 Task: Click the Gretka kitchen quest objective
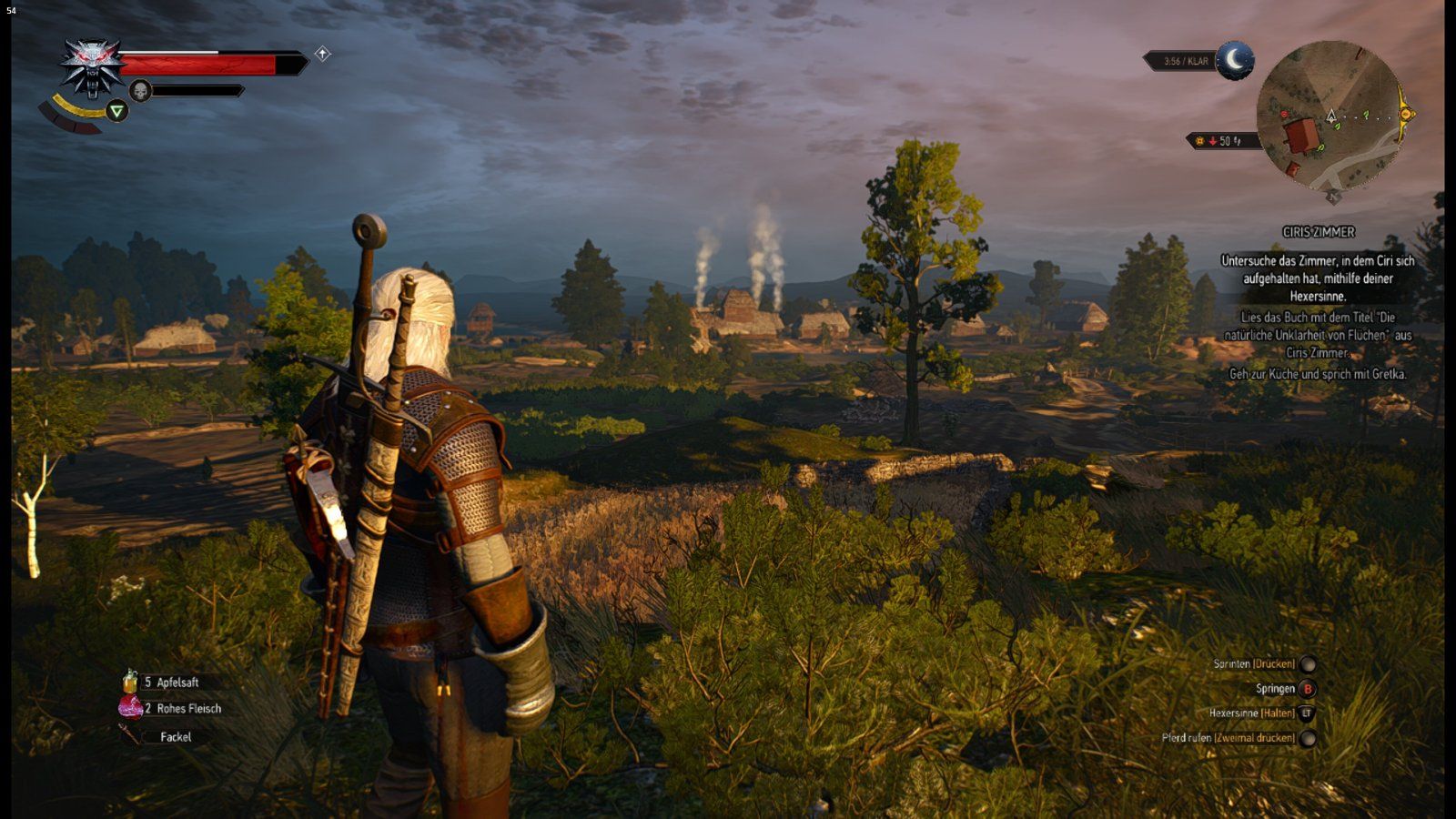click(1318, 374)
